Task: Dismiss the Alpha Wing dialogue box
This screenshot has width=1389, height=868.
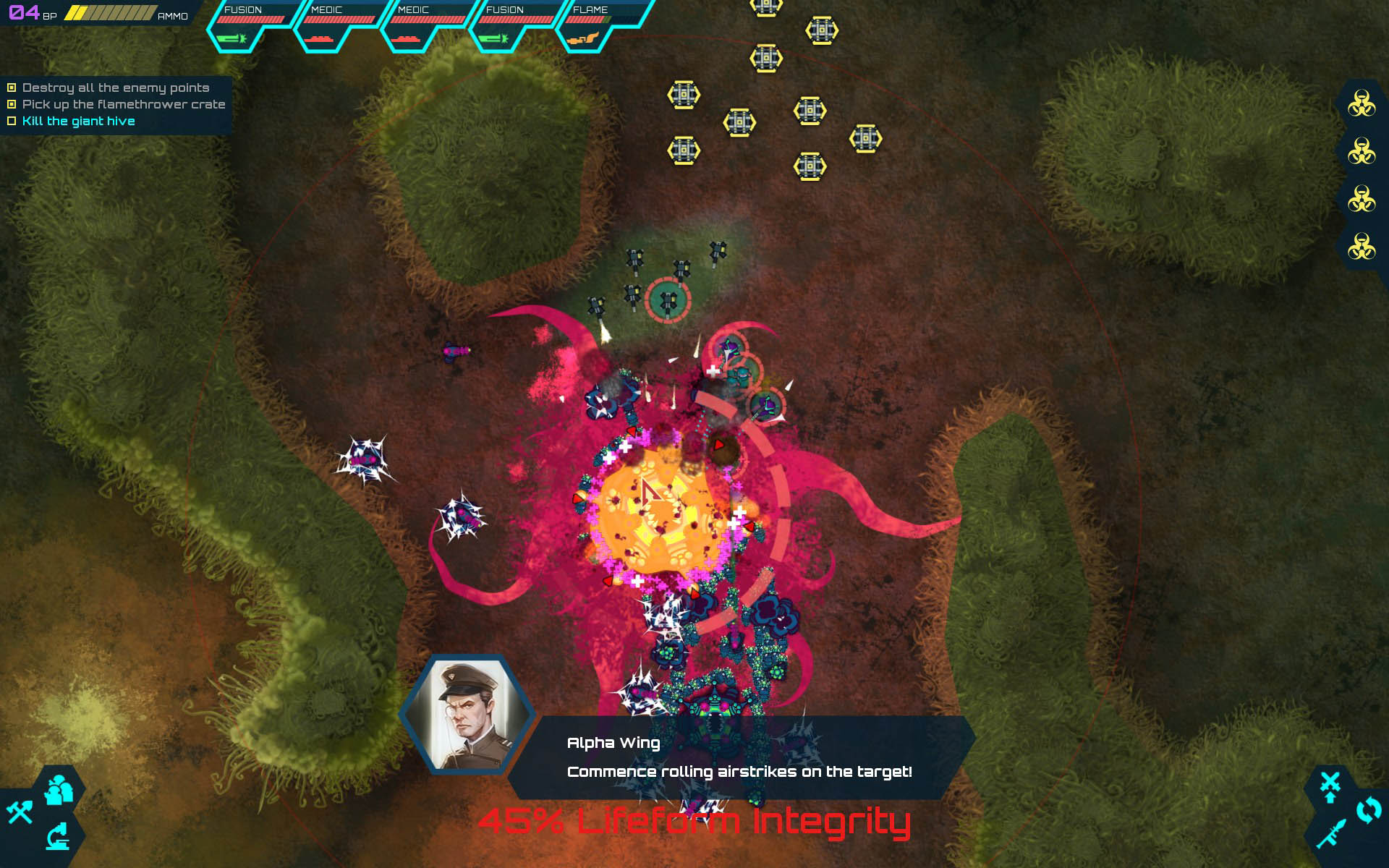Action: (739, 757)
